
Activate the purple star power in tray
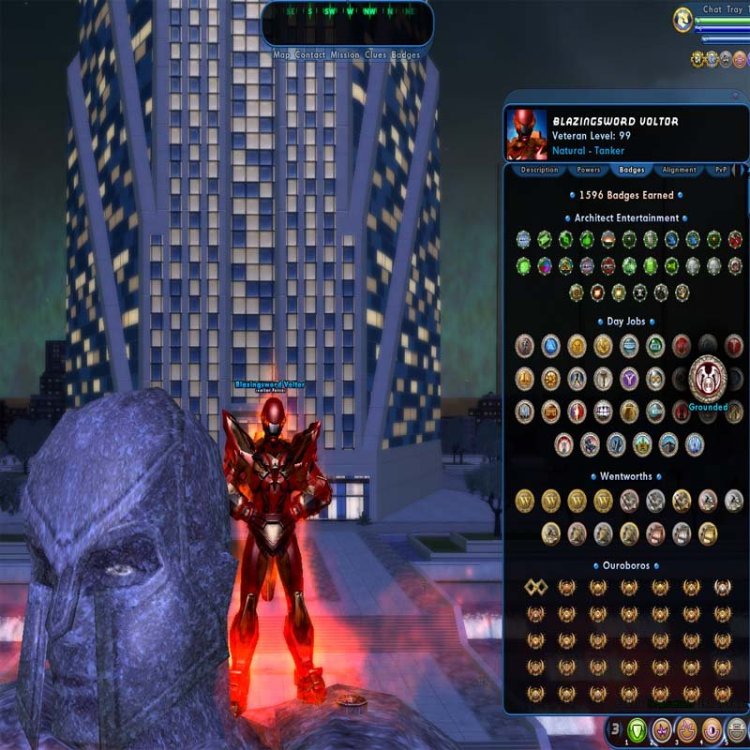[662, 730]
